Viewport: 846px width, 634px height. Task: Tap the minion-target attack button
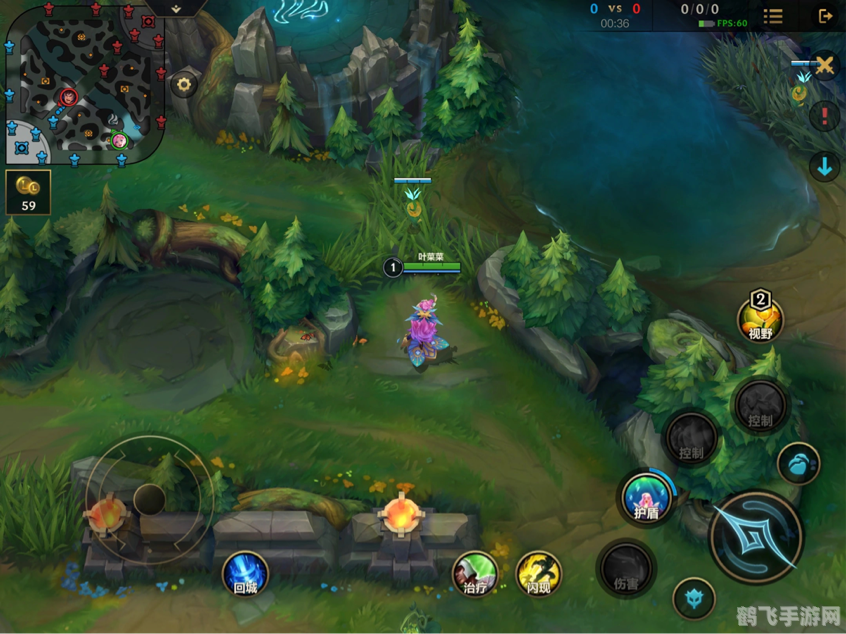tap(798, 464)
